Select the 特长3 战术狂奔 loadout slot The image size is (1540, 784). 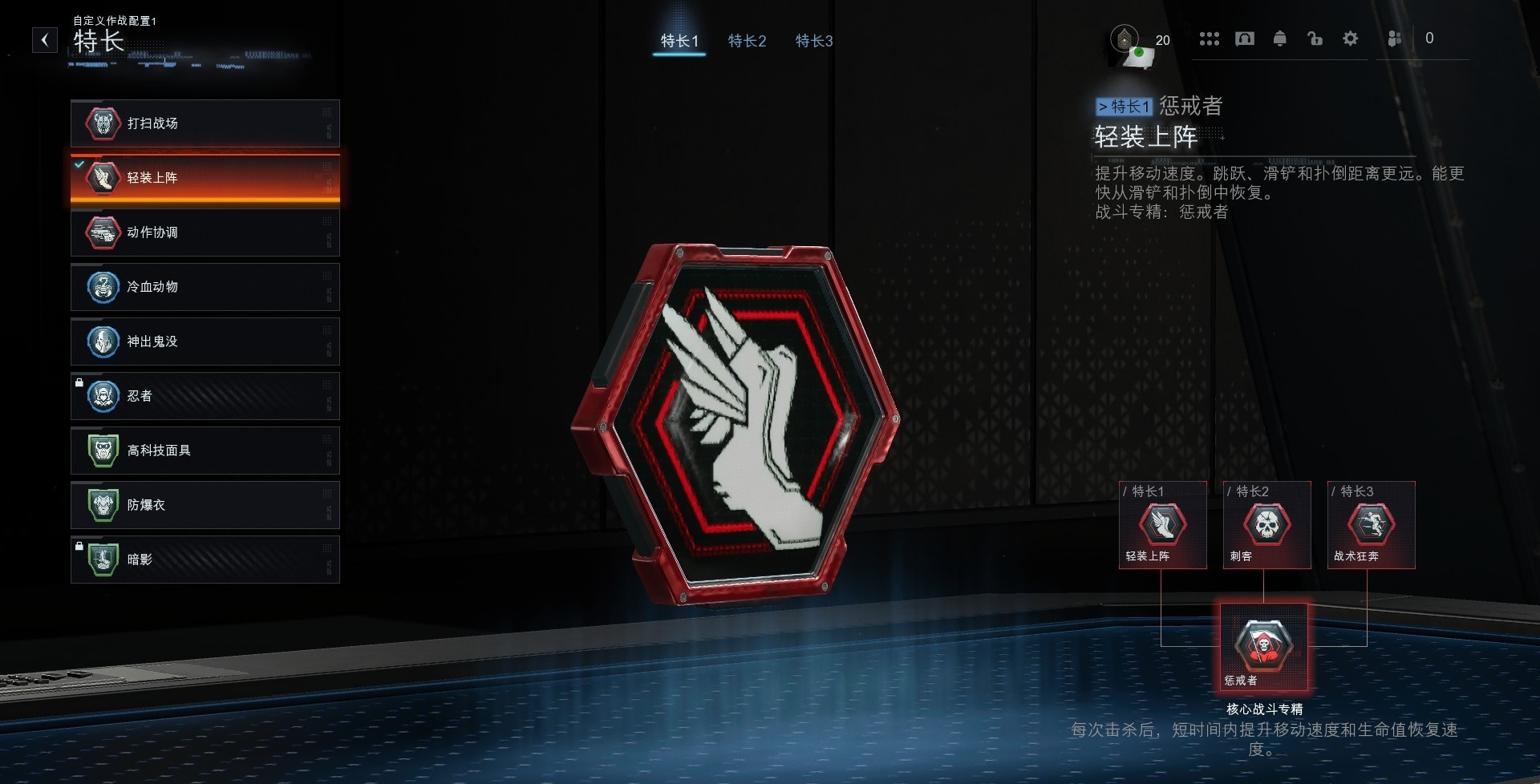[x=1371, y=526]
